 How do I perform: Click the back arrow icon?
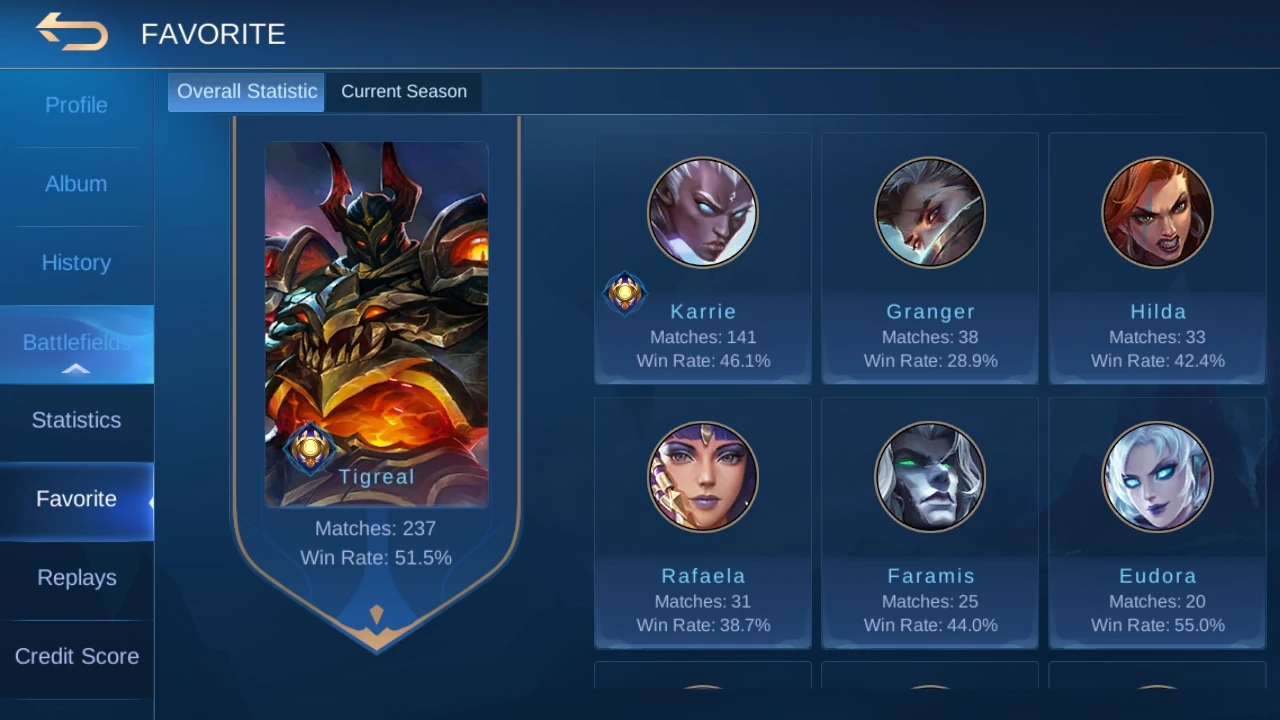[73, 32]
